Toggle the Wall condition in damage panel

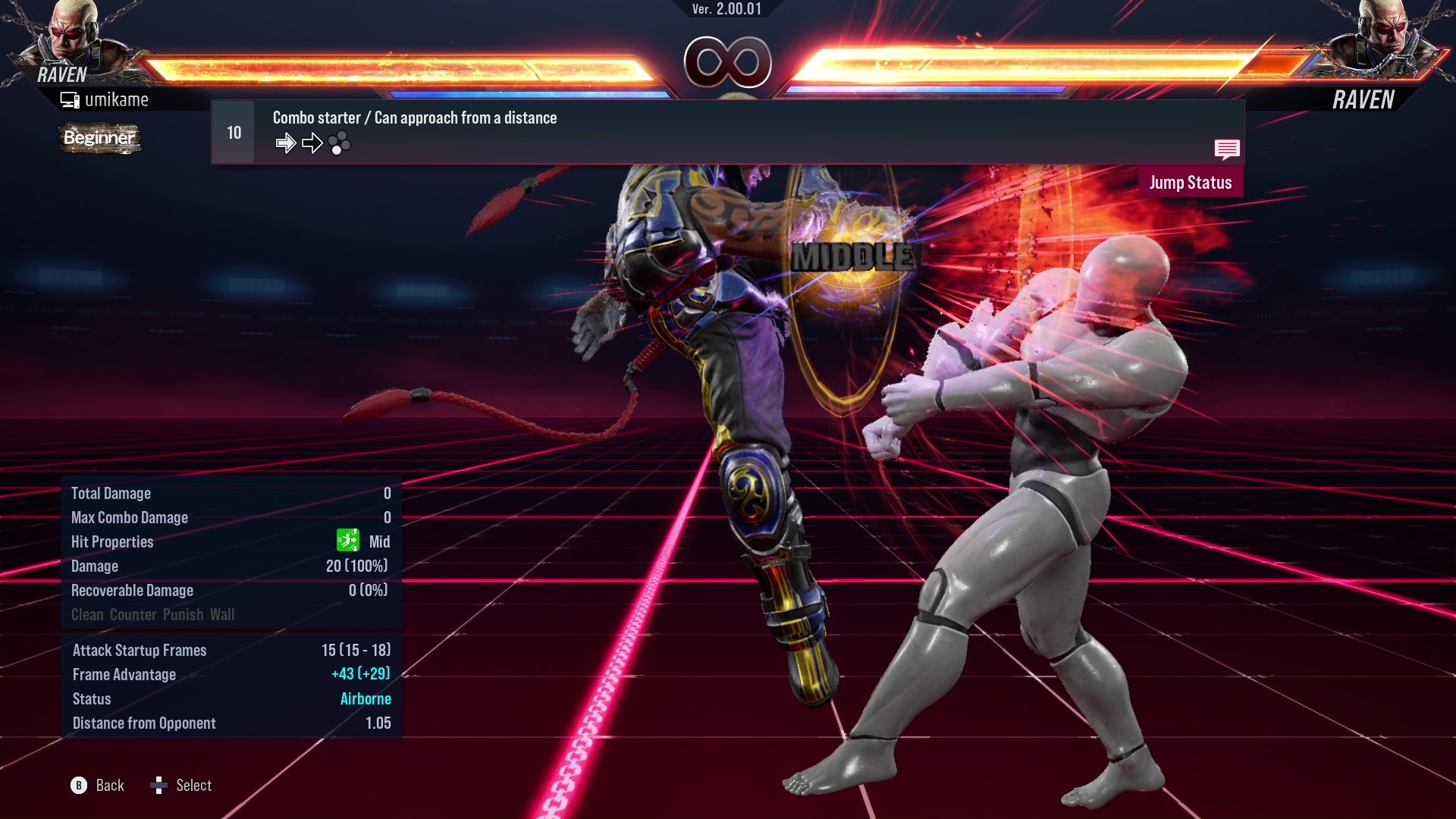point(225,614)
